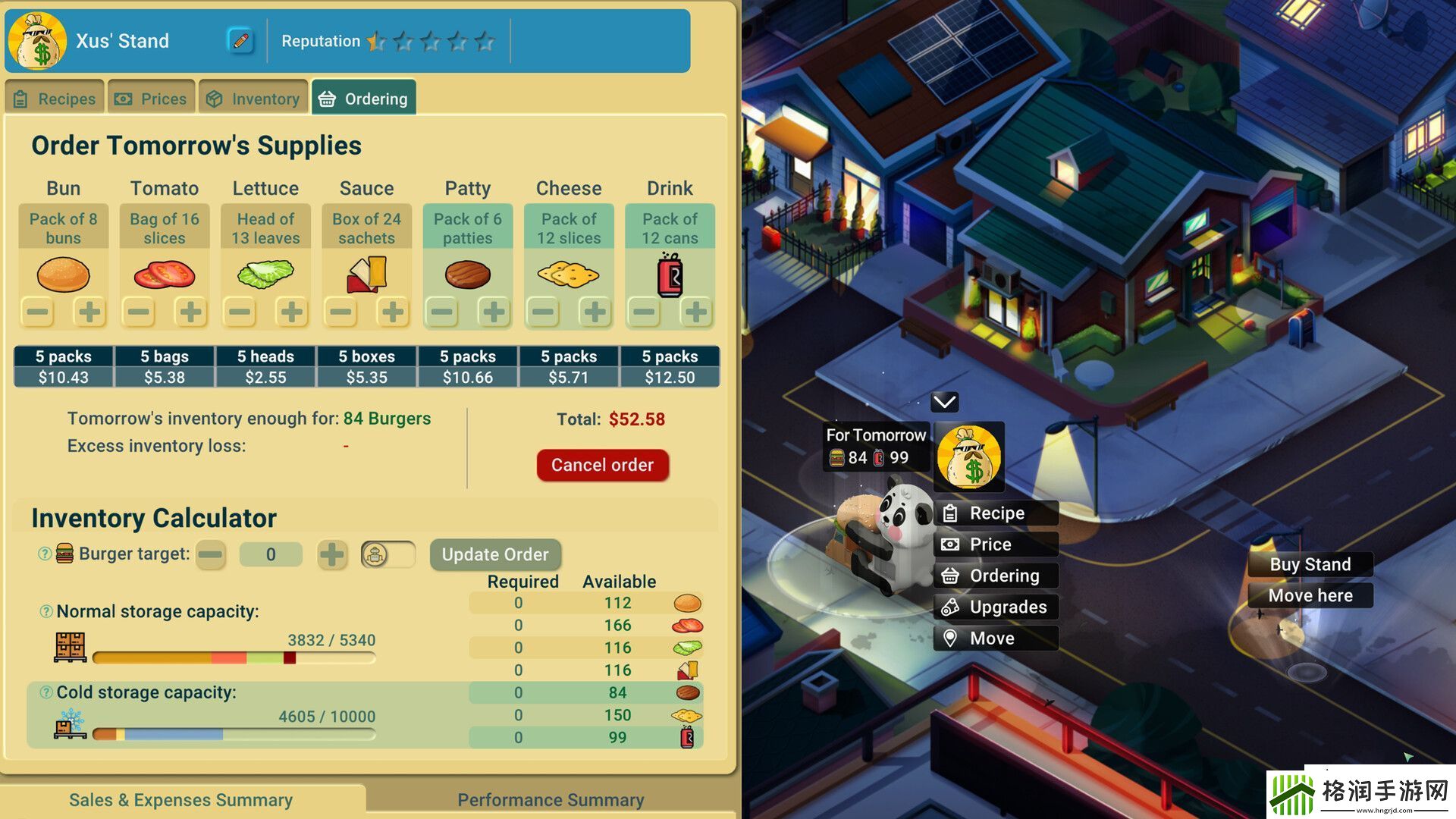Choose Move here option
This screenshot has height=819, width=1456.
pyautogui.click(x=1310, y=595)
